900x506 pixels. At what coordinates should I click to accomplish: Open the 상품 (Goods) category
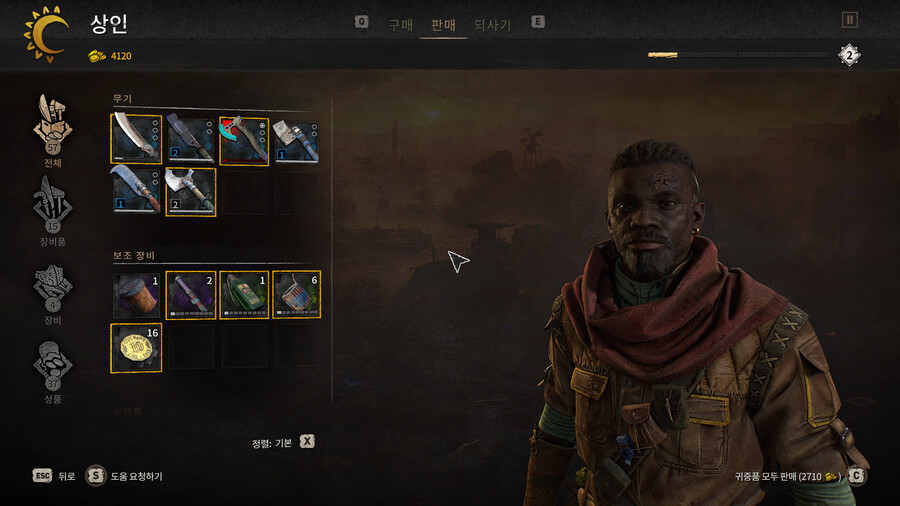pos(53,368)
